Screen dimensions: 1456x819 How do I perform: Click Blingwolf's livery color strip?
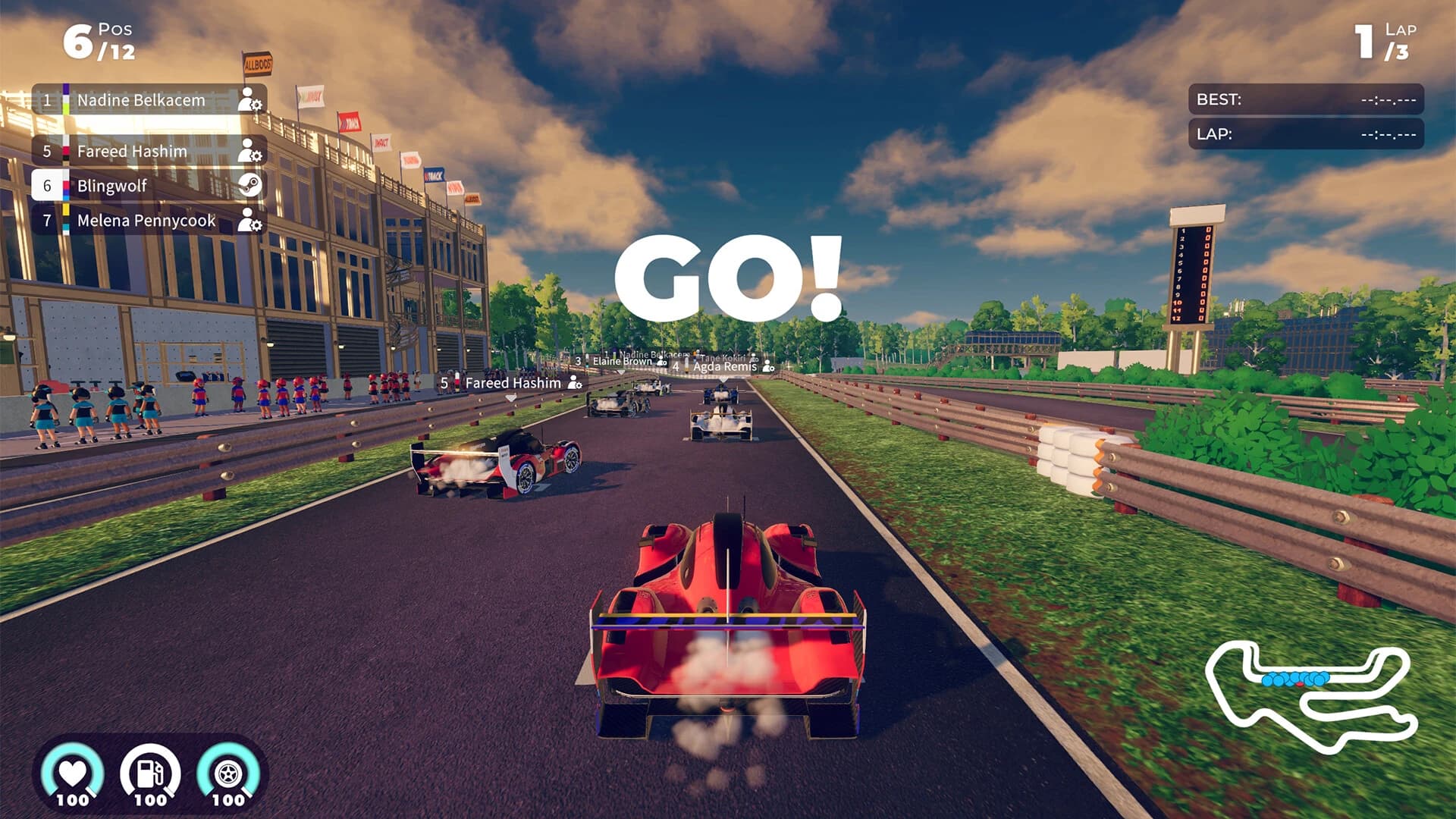tap(67, 186)
